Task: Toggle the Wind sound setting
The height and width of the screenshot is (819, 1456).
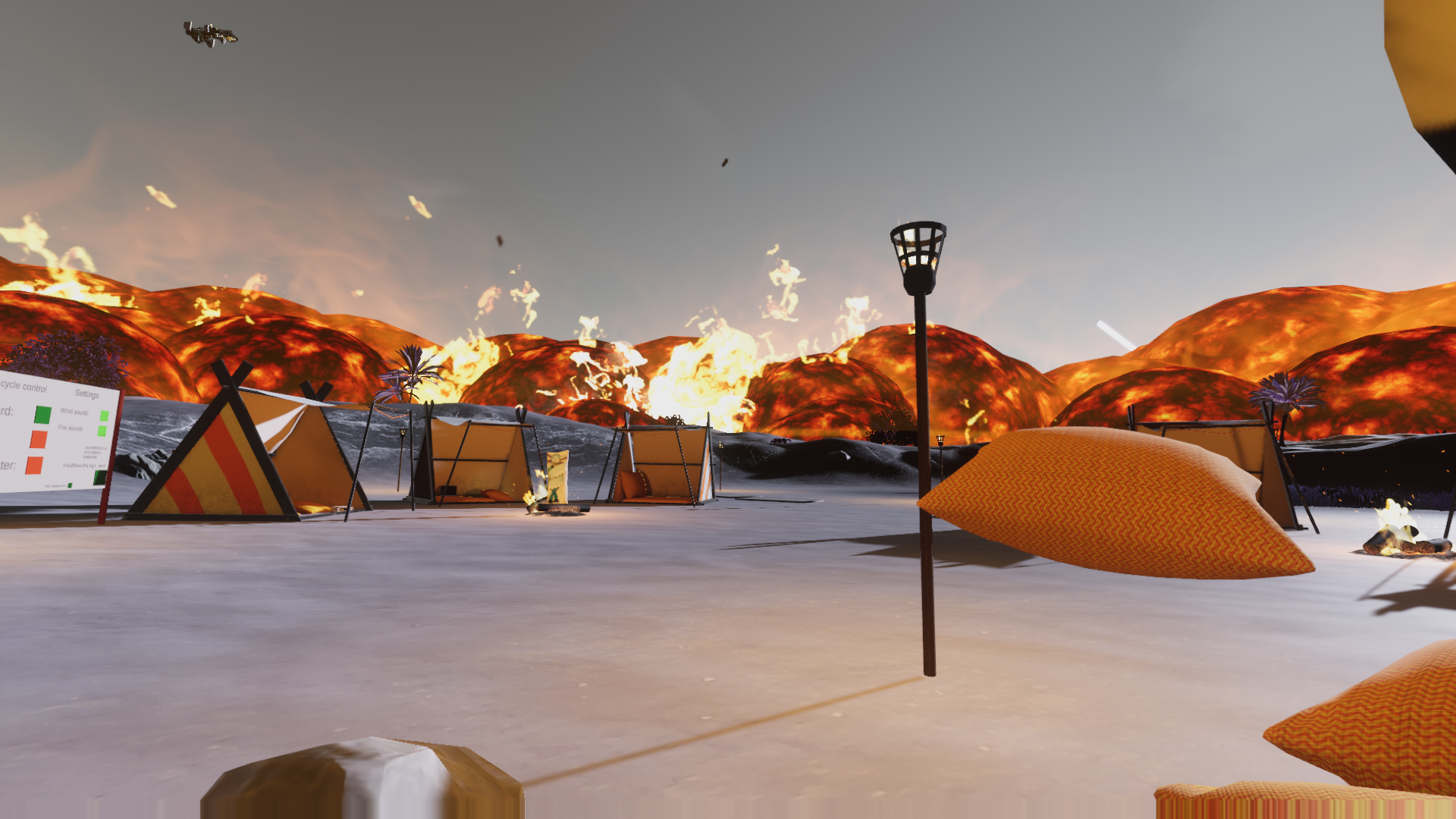Action: point(105,416)
